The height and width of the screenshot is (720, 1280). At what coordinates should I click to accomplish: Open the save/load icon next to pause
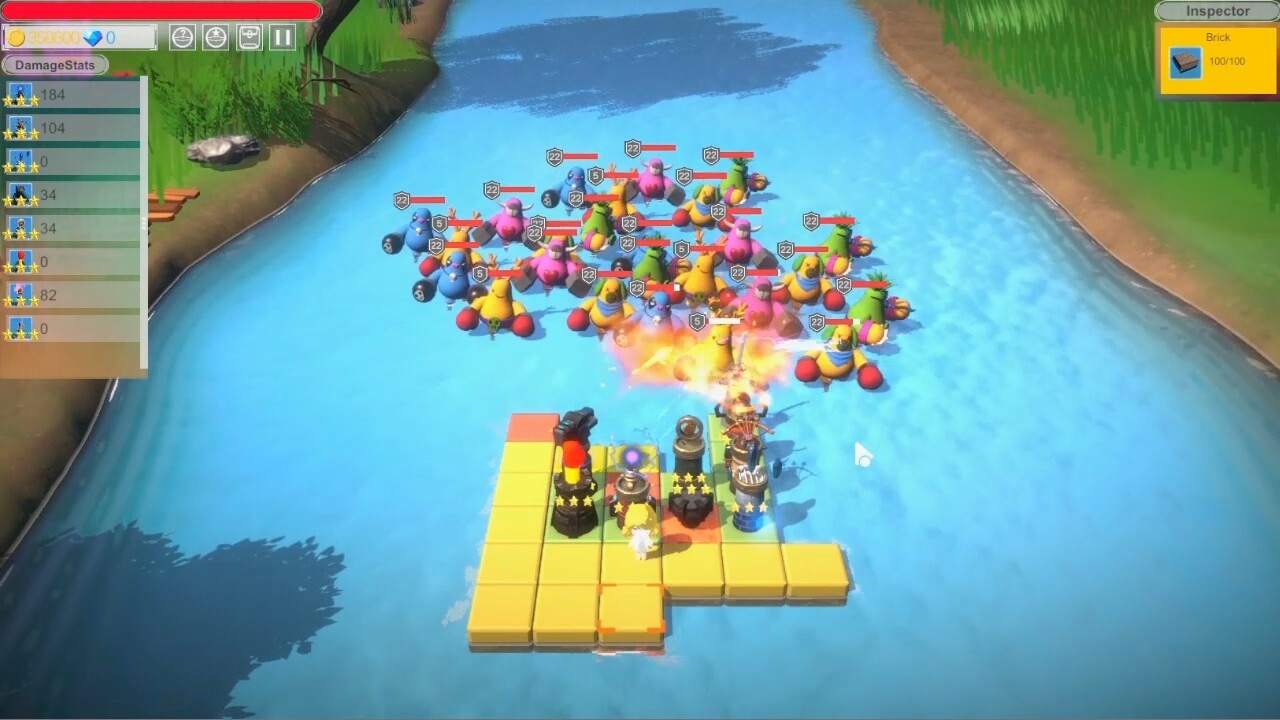pyautogui.click(x=249, y=37)
